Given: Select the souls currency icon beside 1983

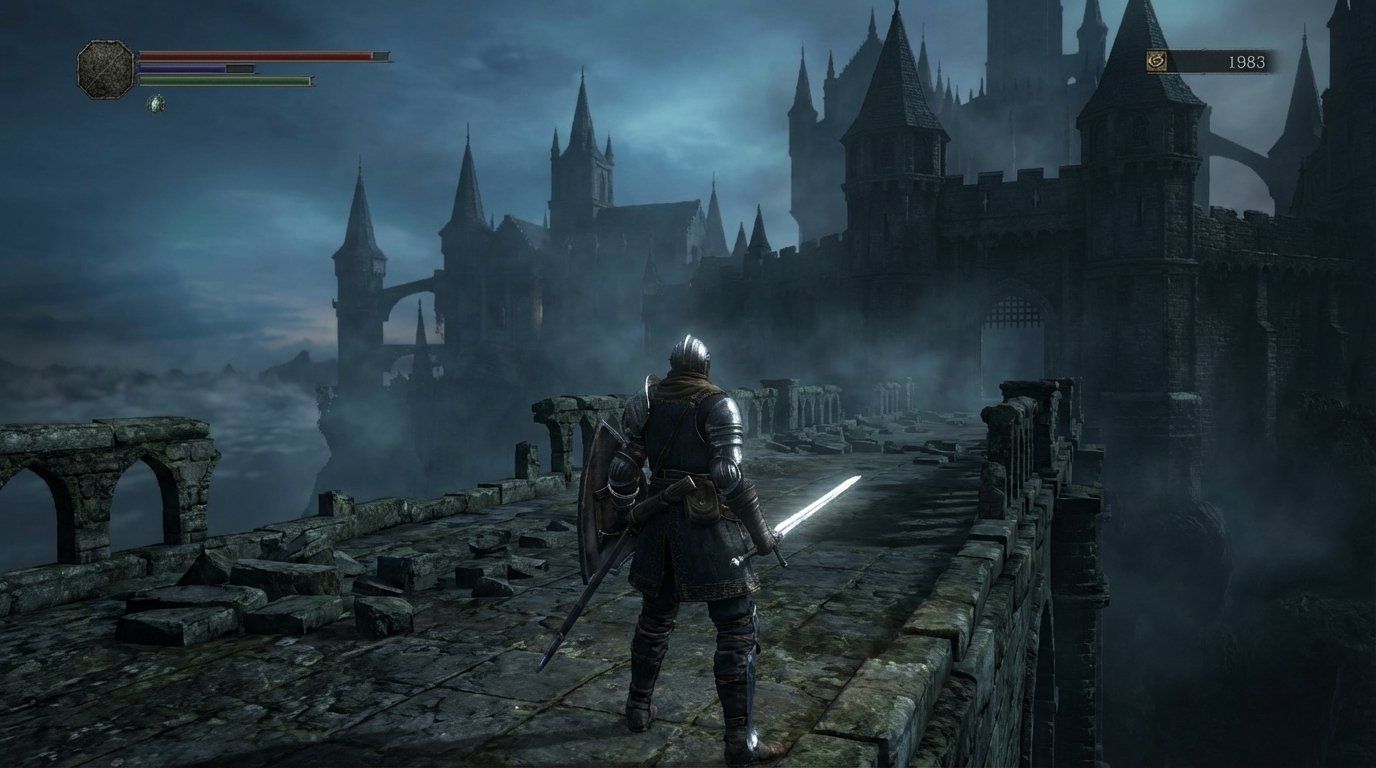Looking at the screenshot, I should (x=1157, y=60).
